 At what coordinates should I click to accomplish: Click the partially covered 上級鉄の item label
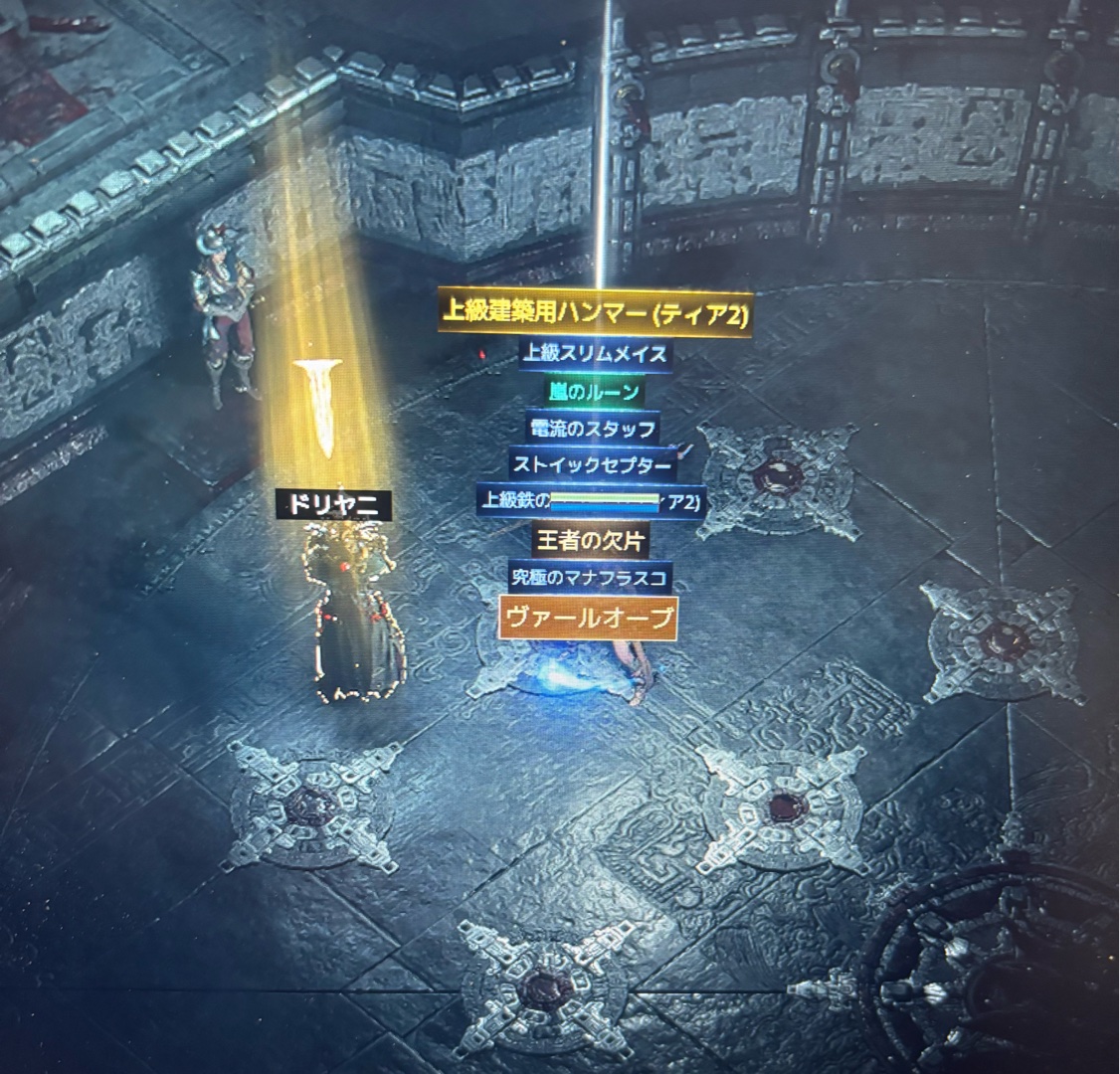[513, 500]
